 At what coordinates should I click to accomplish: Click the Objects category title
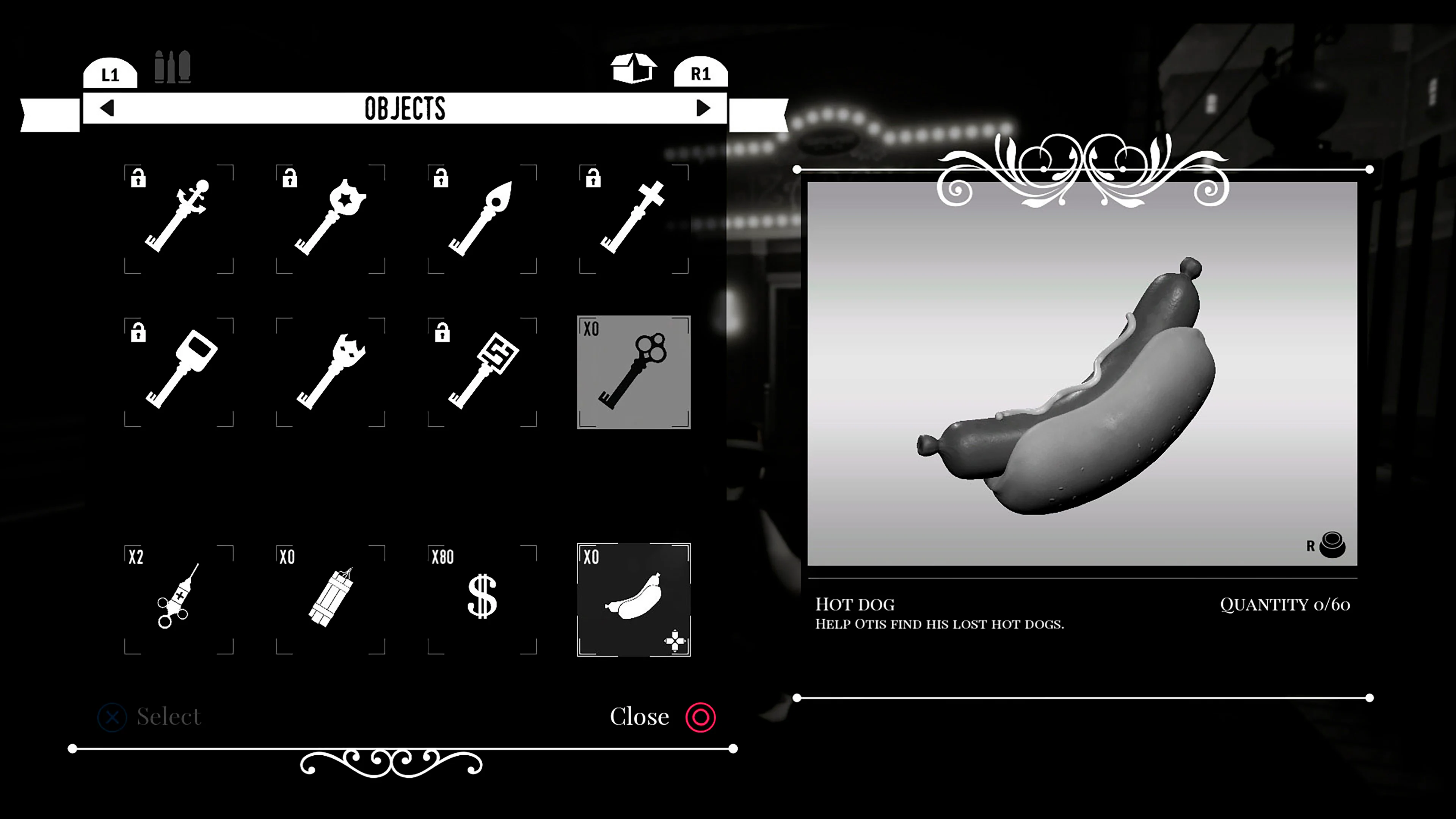coord(405,108)
